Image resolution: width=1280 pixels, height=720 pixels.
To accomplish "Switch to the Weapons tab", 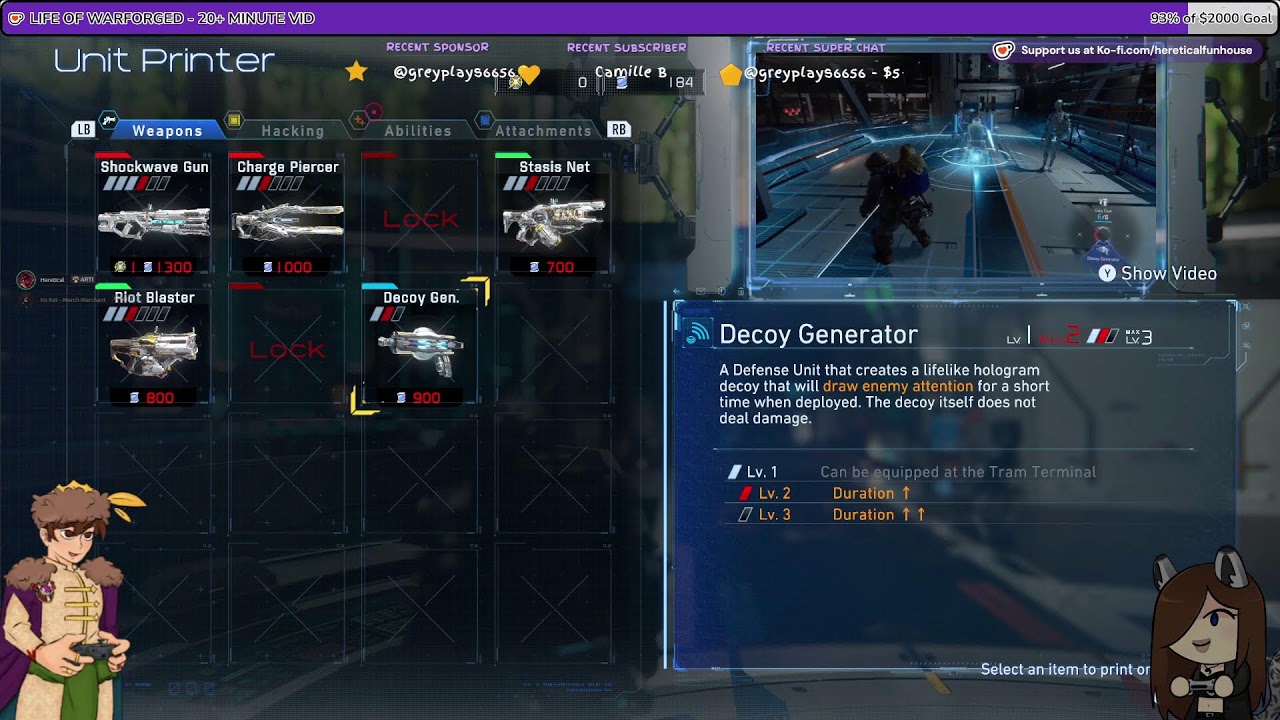I will point(167,131).
